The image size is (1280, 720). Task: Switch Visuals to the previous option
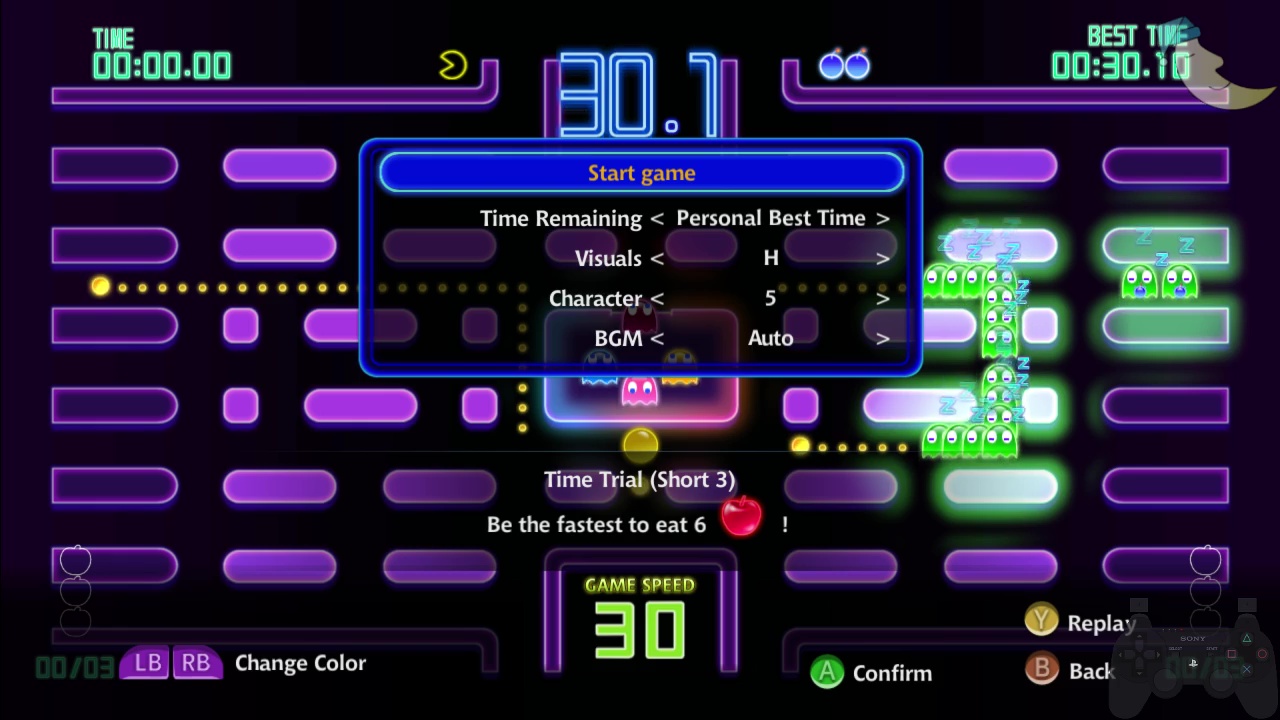click(x=657, y=258)
